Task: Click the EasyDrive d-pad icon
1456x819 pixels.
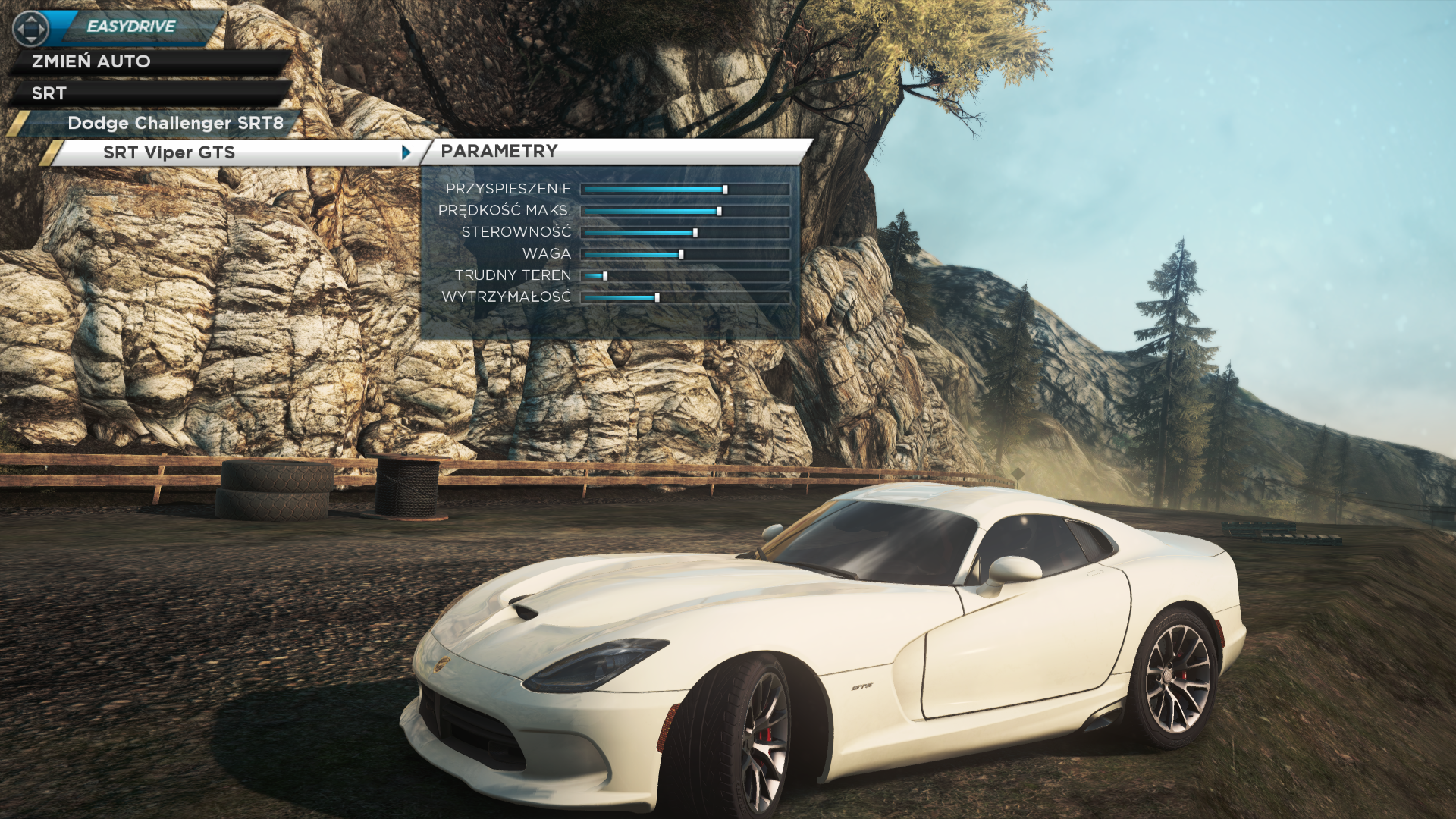Action: tap(31, 29)
